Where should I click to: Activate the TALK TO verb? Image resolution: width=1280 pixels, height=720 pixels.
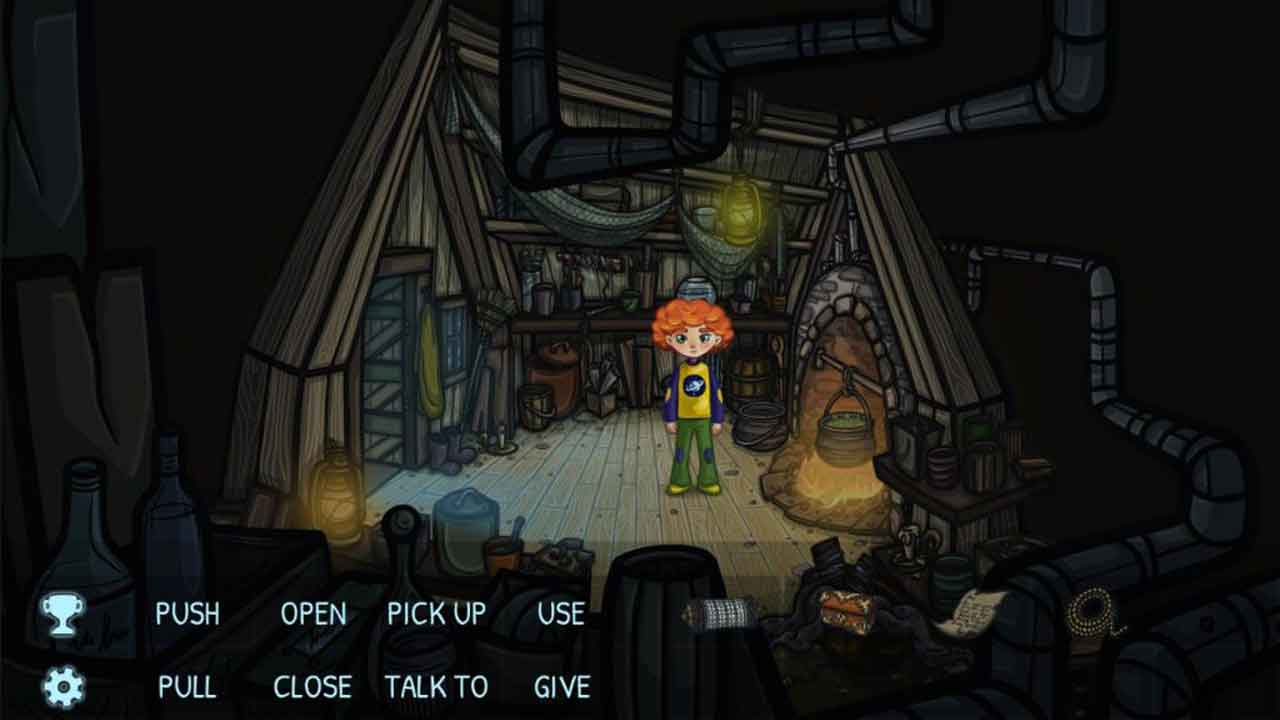pyautogui.click(x=437, y=687)
